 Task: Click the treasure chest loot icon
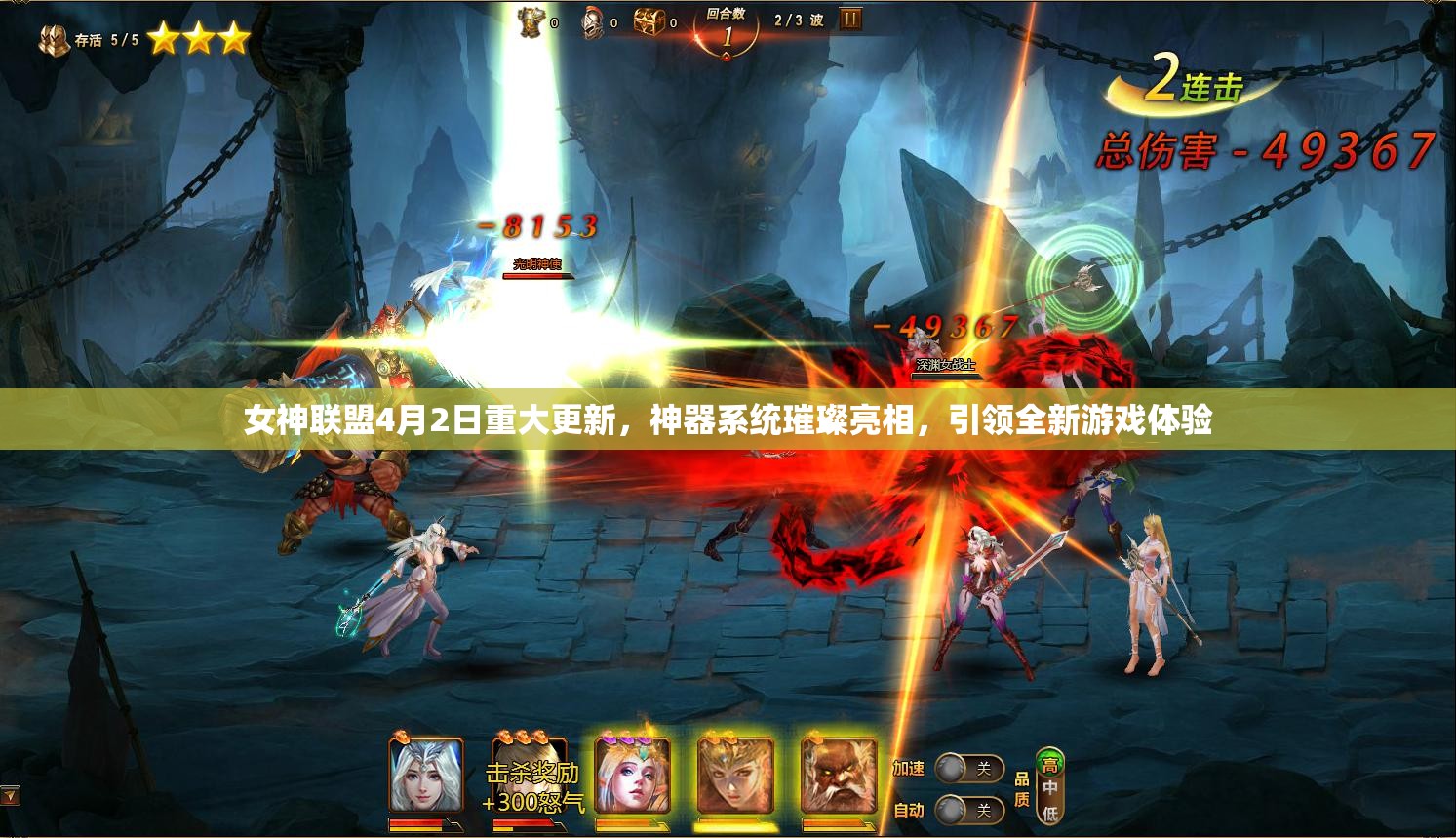(645, 22)
